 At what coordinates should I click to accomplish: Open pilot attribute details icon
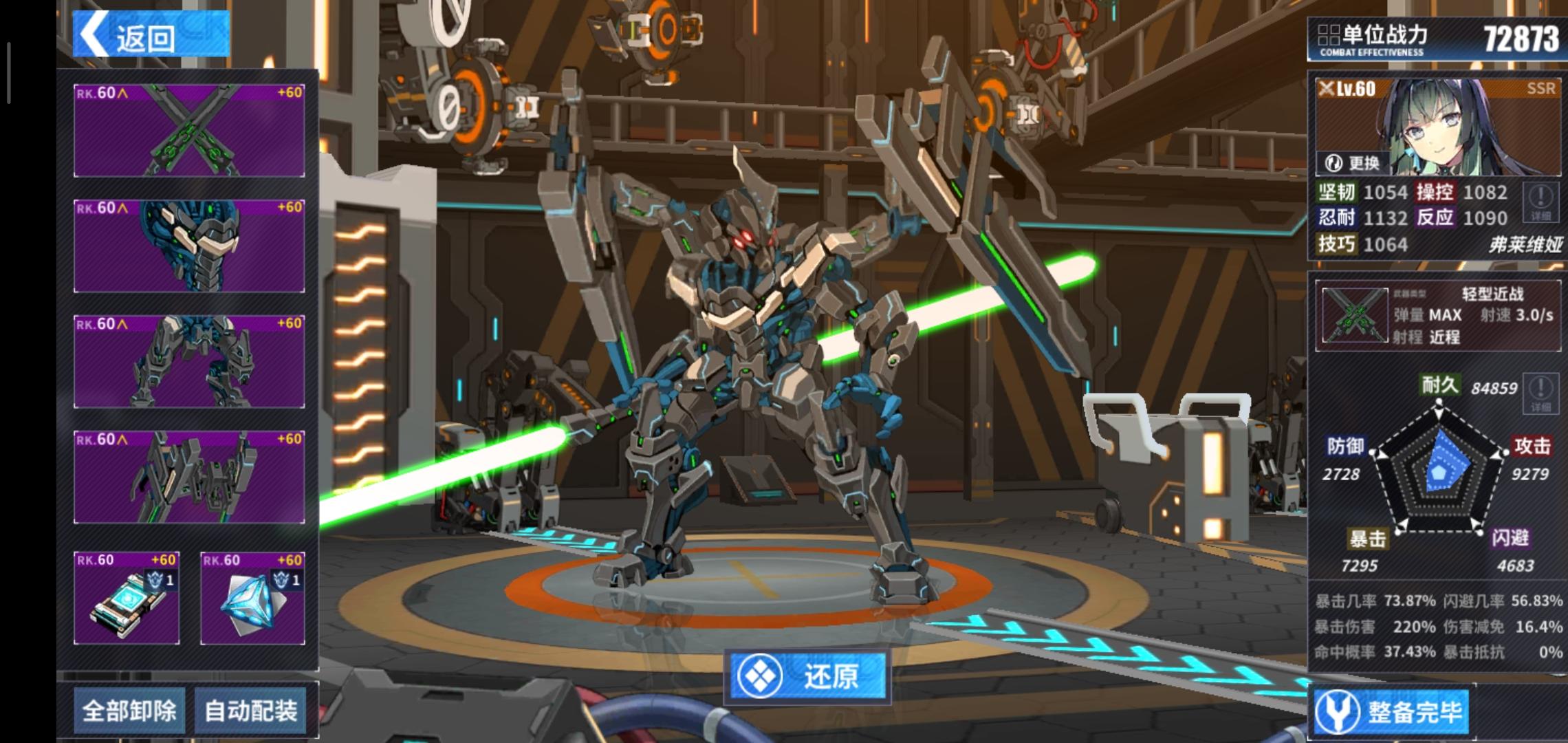coord(1540,202)
